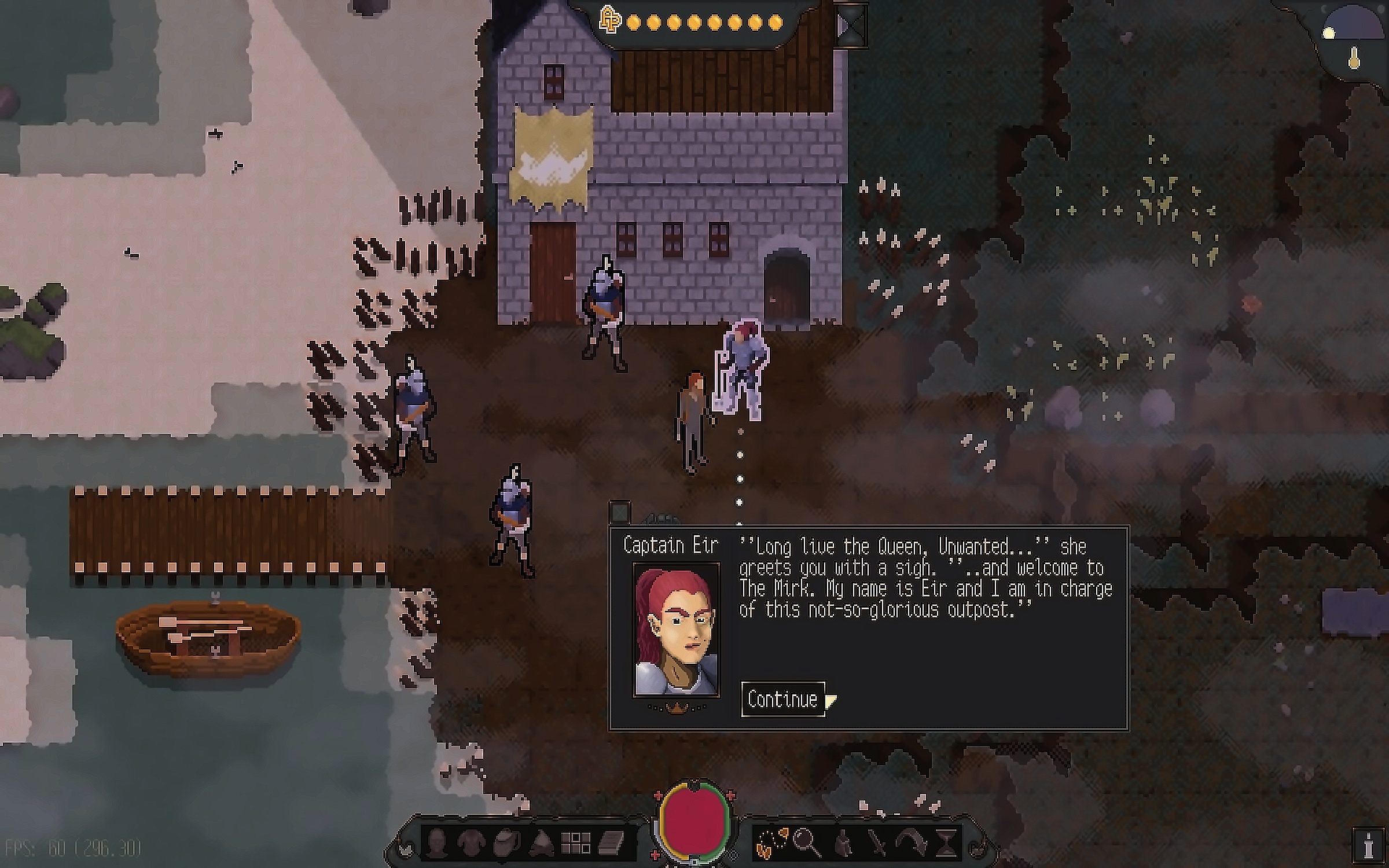The image size is (1389, 868).
Task: Open the info button in the corner
Action: 1369,847
